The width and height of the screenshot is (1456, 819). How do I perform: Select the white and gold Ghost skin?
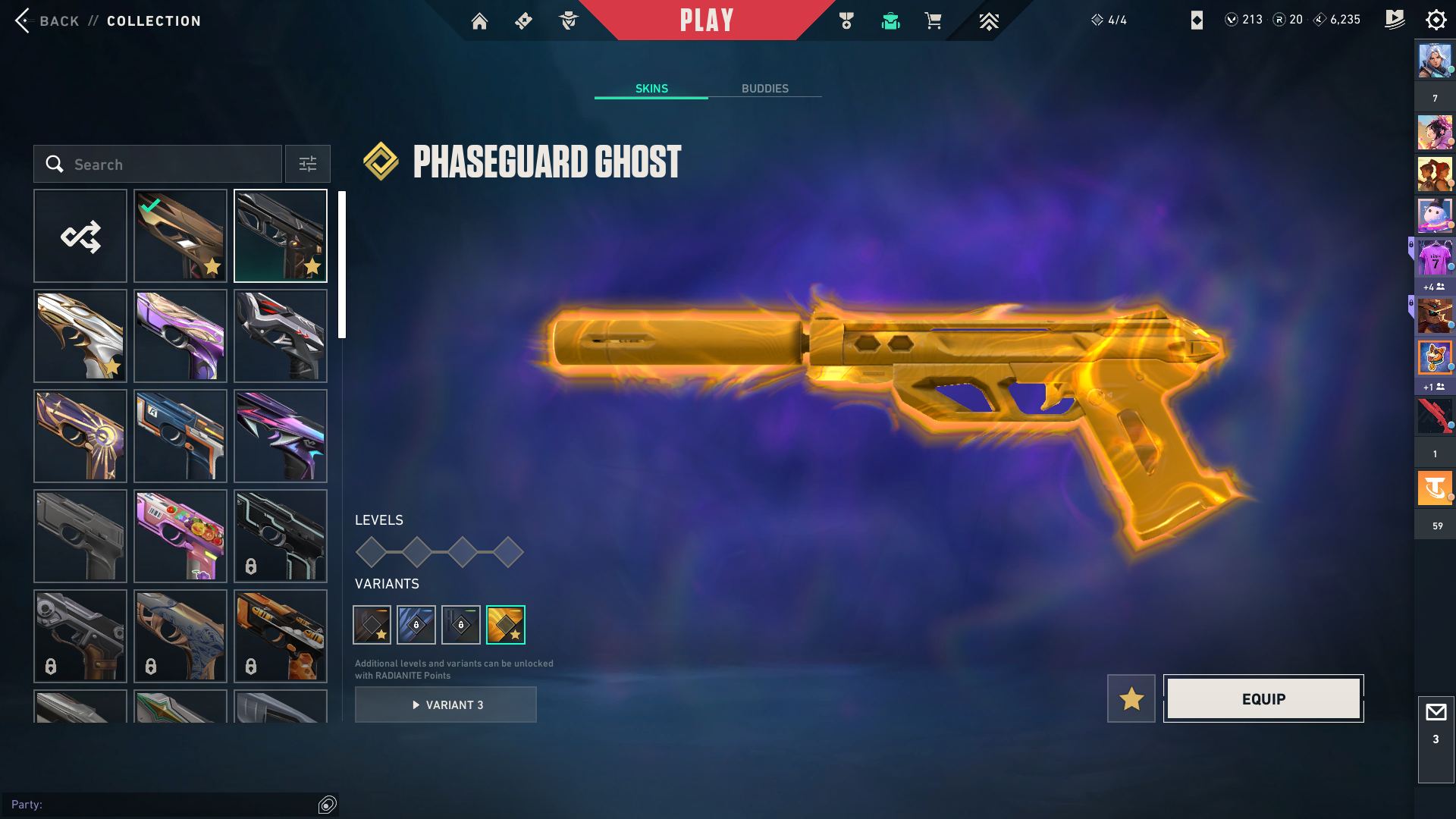tap(80, 336)
